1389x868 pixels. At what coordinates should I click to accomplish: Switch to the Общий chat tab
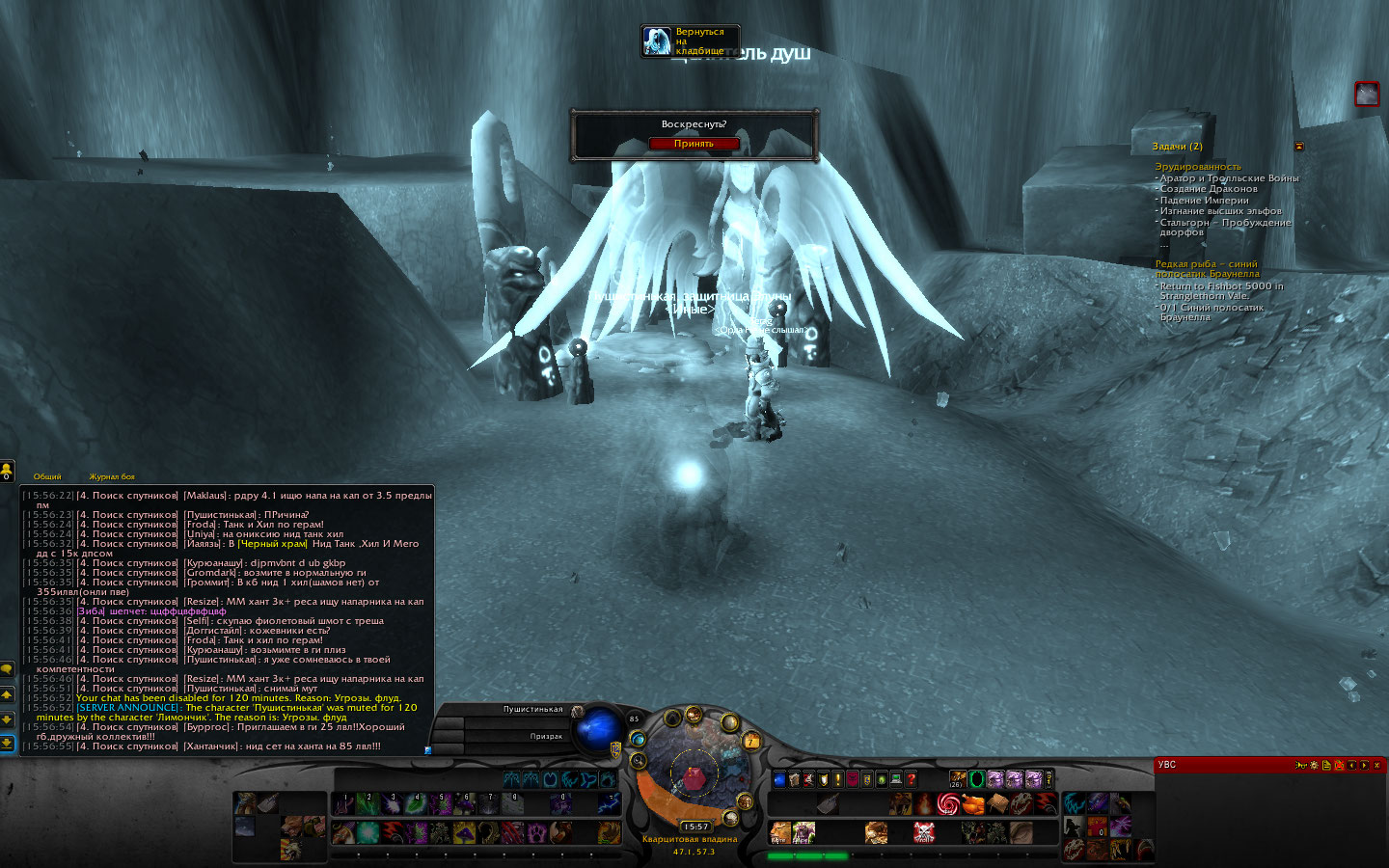(47, 476)
